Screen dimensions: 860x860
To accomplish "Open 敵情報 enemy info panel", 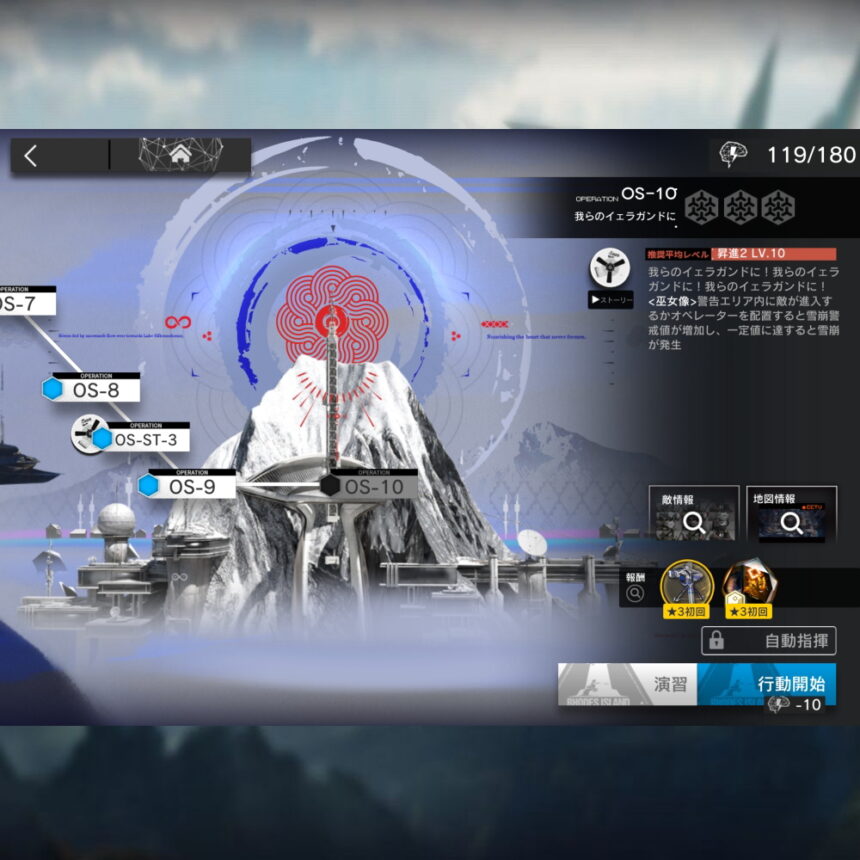I will (694, 516).
